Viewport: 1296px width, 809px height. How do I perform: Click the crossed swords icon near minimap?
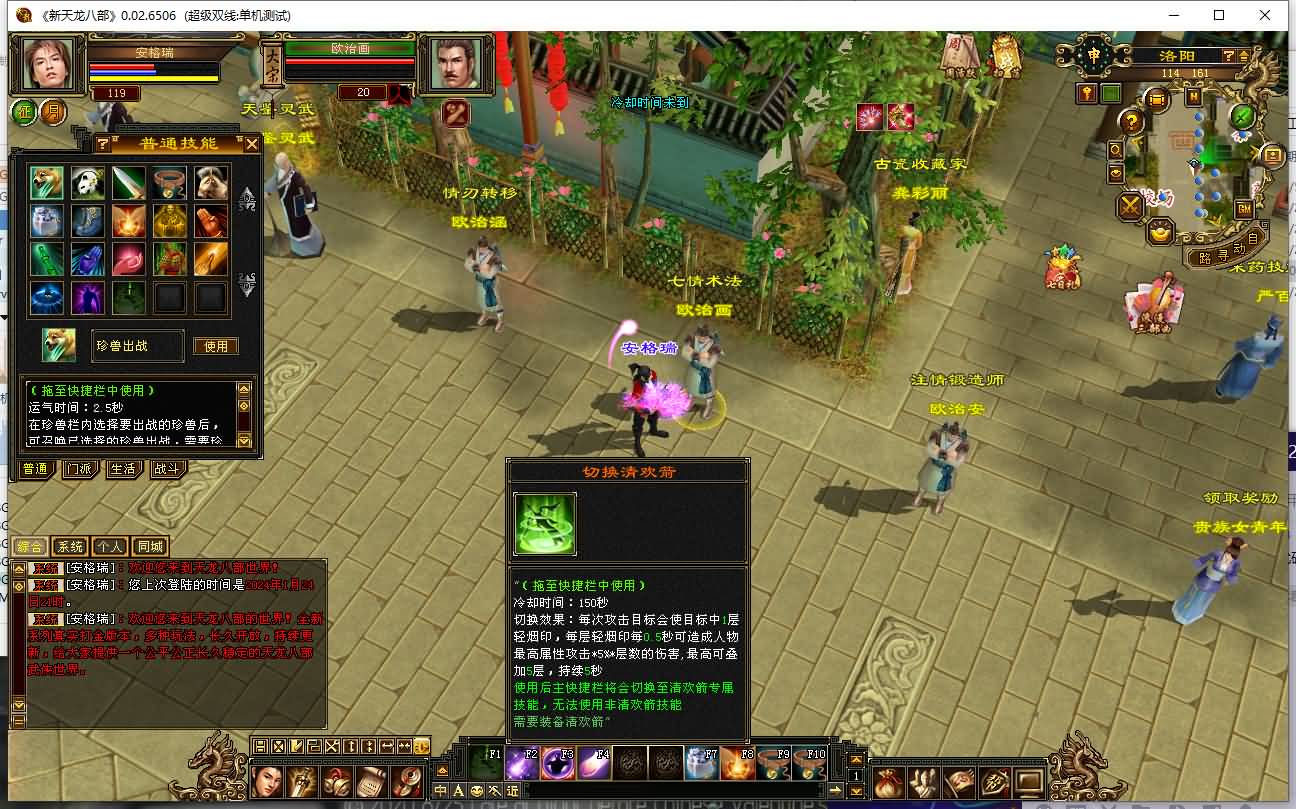point(1131,206)
